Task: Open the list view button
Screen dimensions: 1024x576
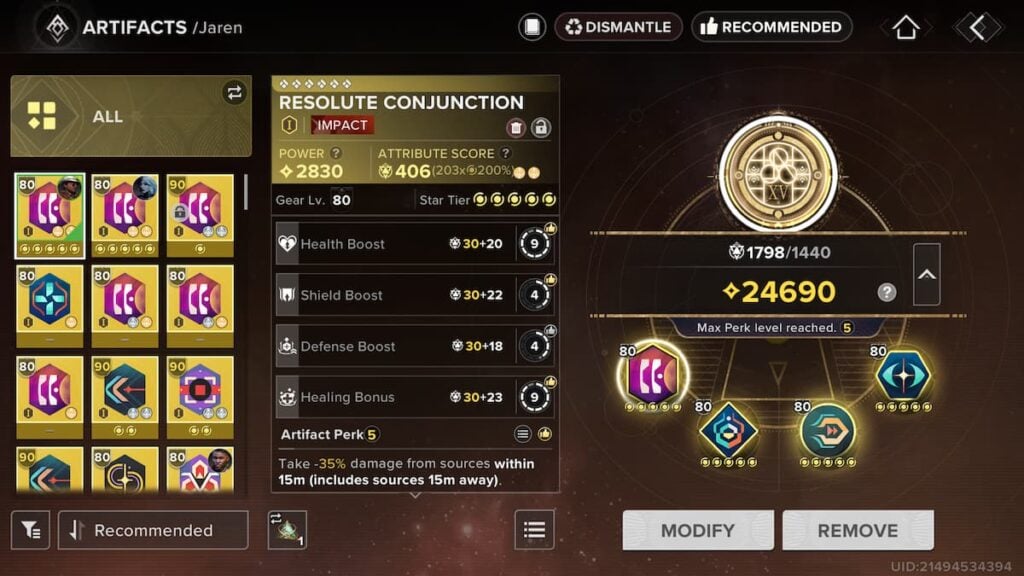Action: pos(534,530)
